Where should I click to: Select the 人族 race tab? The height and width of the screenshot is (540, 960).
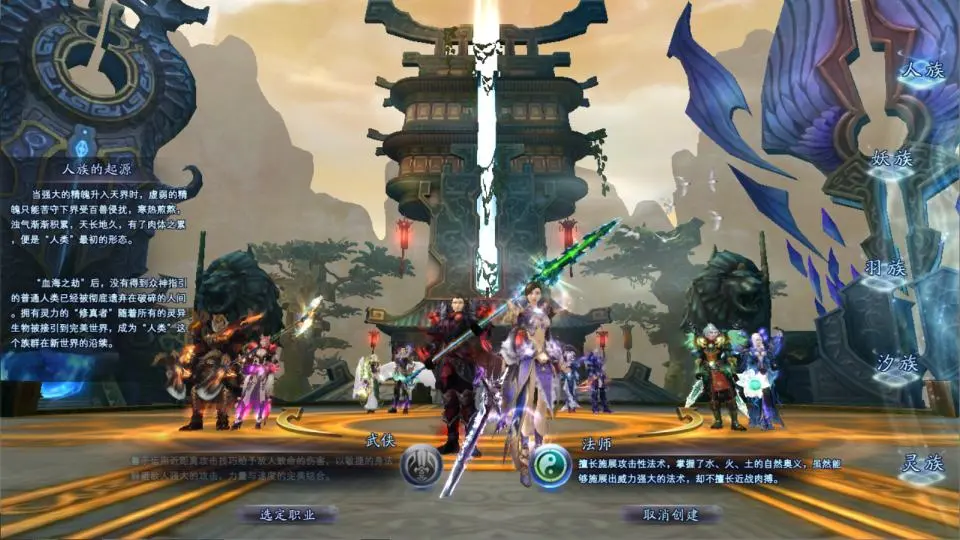point(921,71)
